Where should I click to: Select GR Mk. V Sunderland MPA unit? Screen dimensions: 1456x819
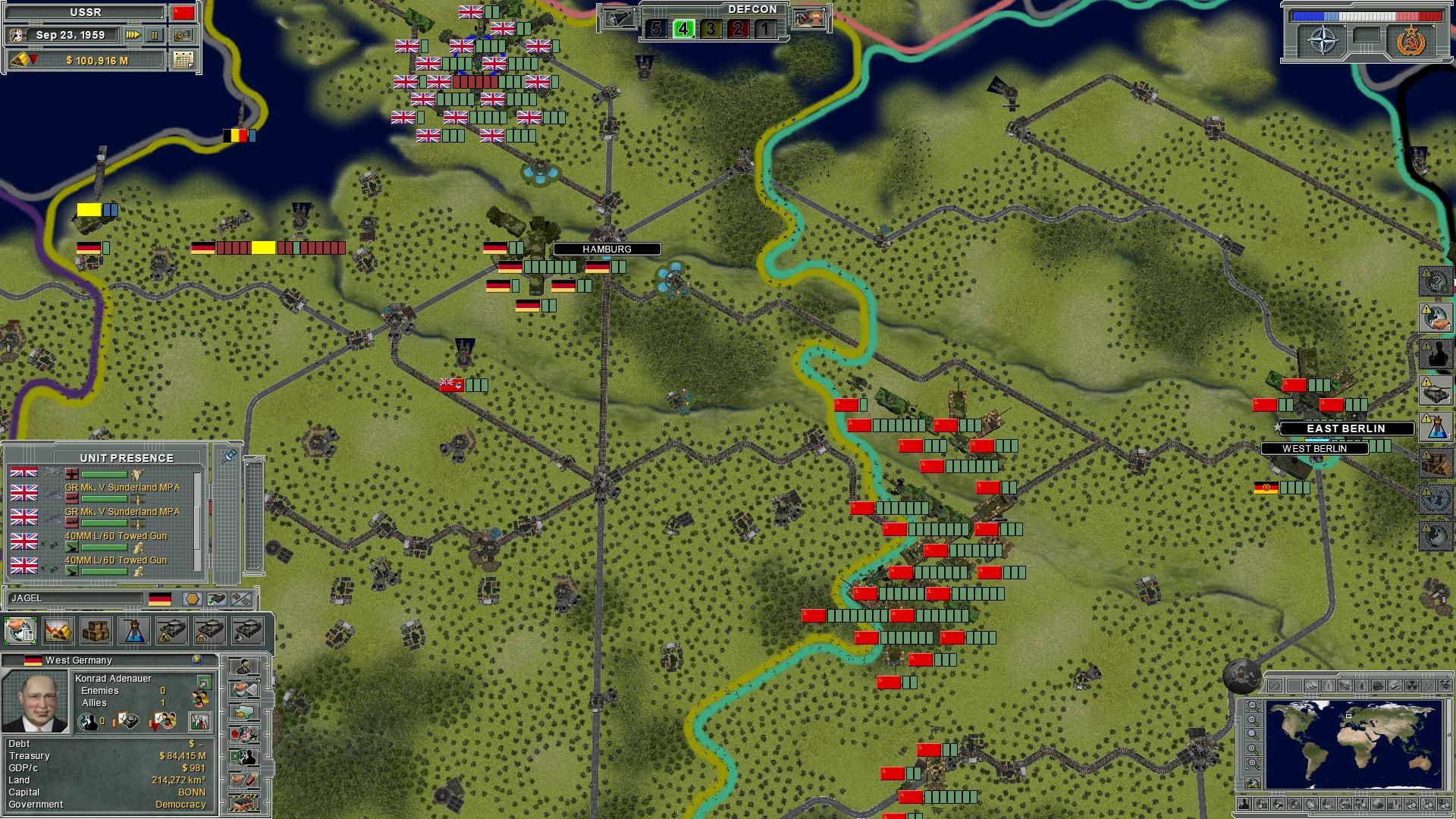point(106,490)
